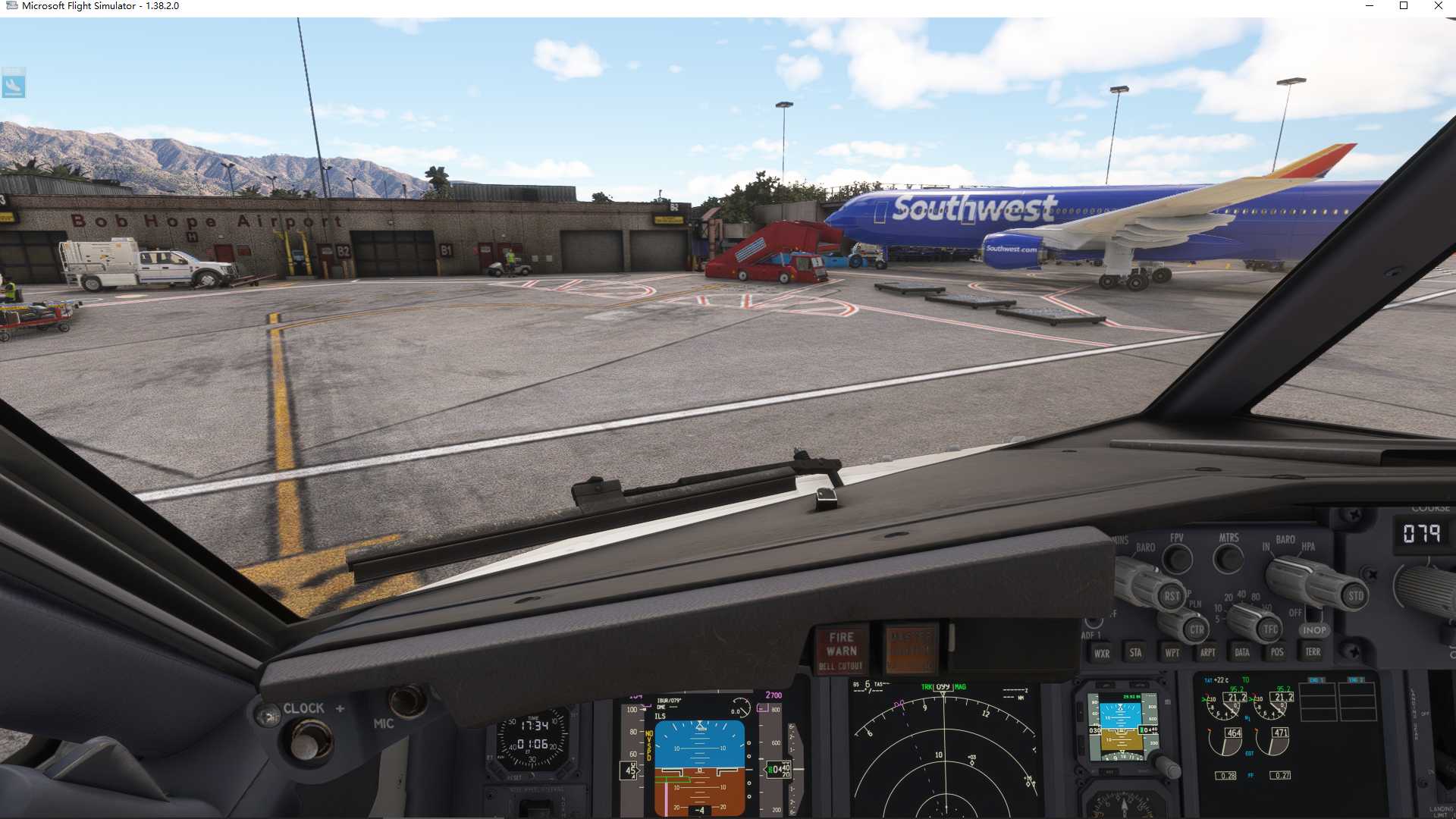The height and width of the screenshot is (819, 1456).
Task: Toggle the WXR weather radar button
Action: (1103, 653)
